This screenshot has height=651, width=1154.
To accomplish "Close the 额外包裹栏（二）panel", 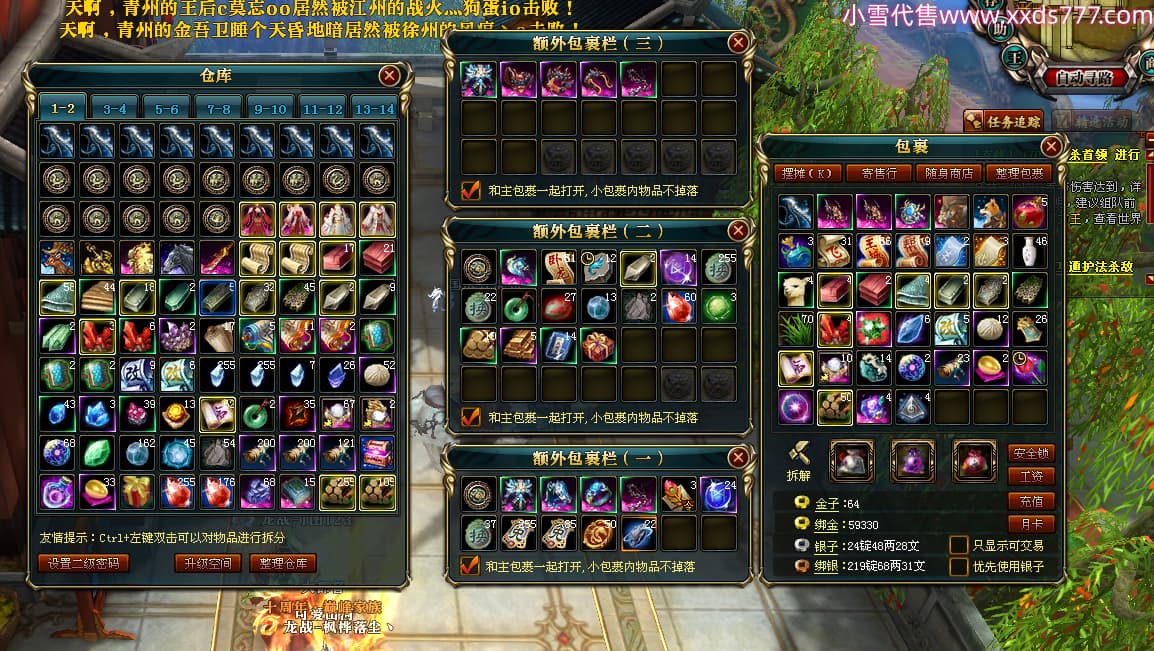I will [738, 231].
